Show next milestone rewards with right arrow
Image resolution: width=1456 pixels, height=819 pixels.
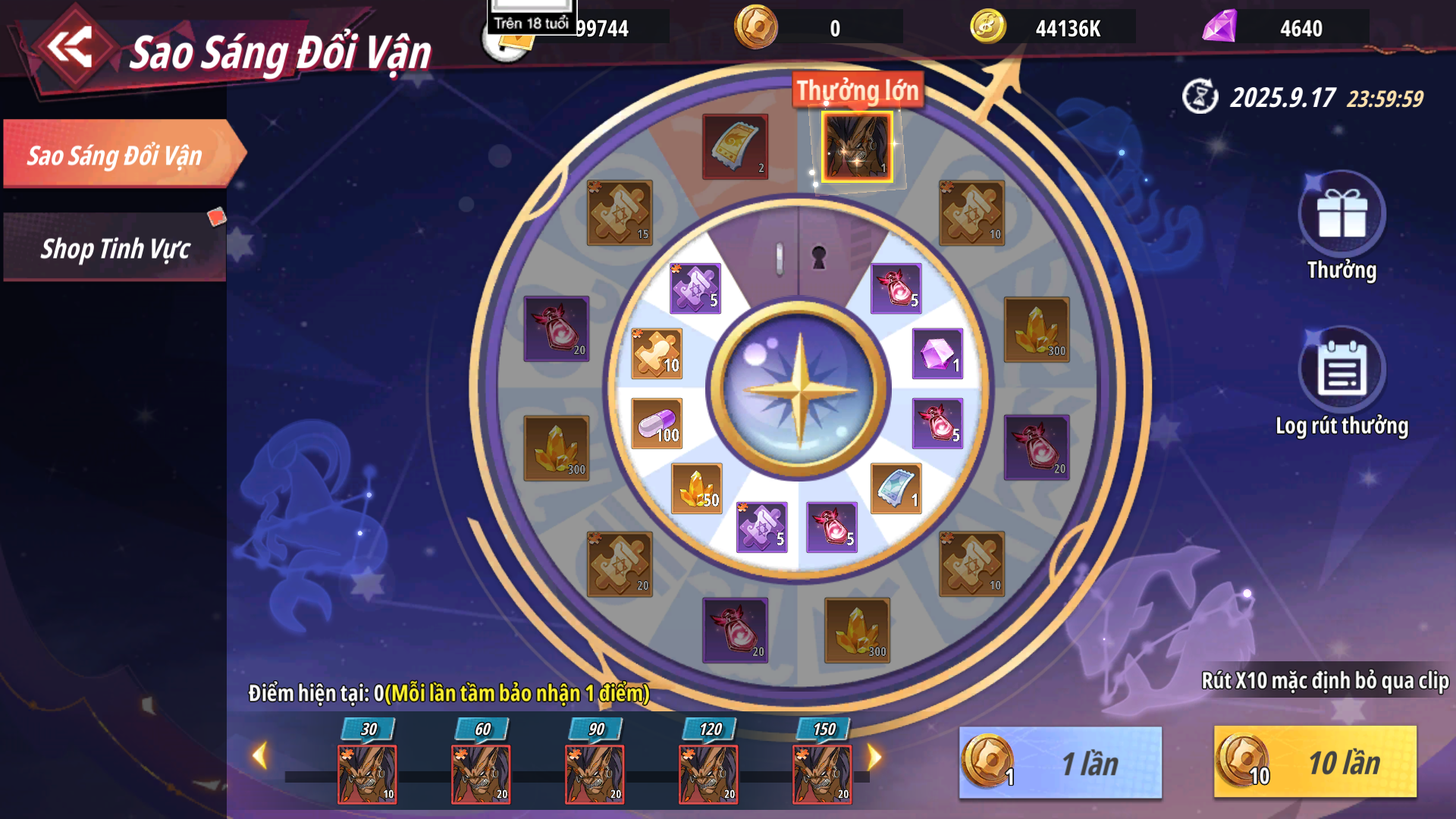874,756
